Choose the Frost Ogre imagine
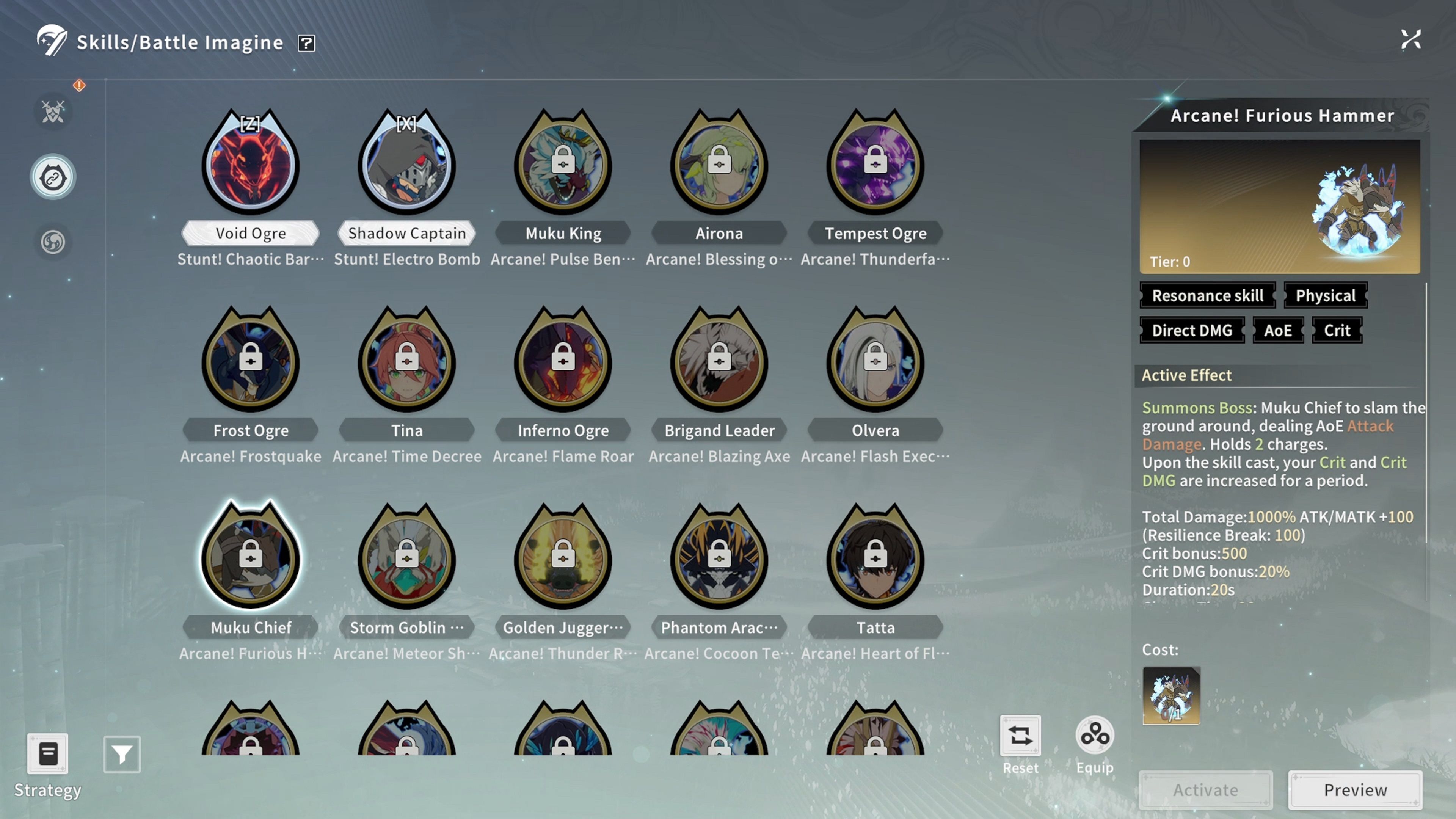 250,361
